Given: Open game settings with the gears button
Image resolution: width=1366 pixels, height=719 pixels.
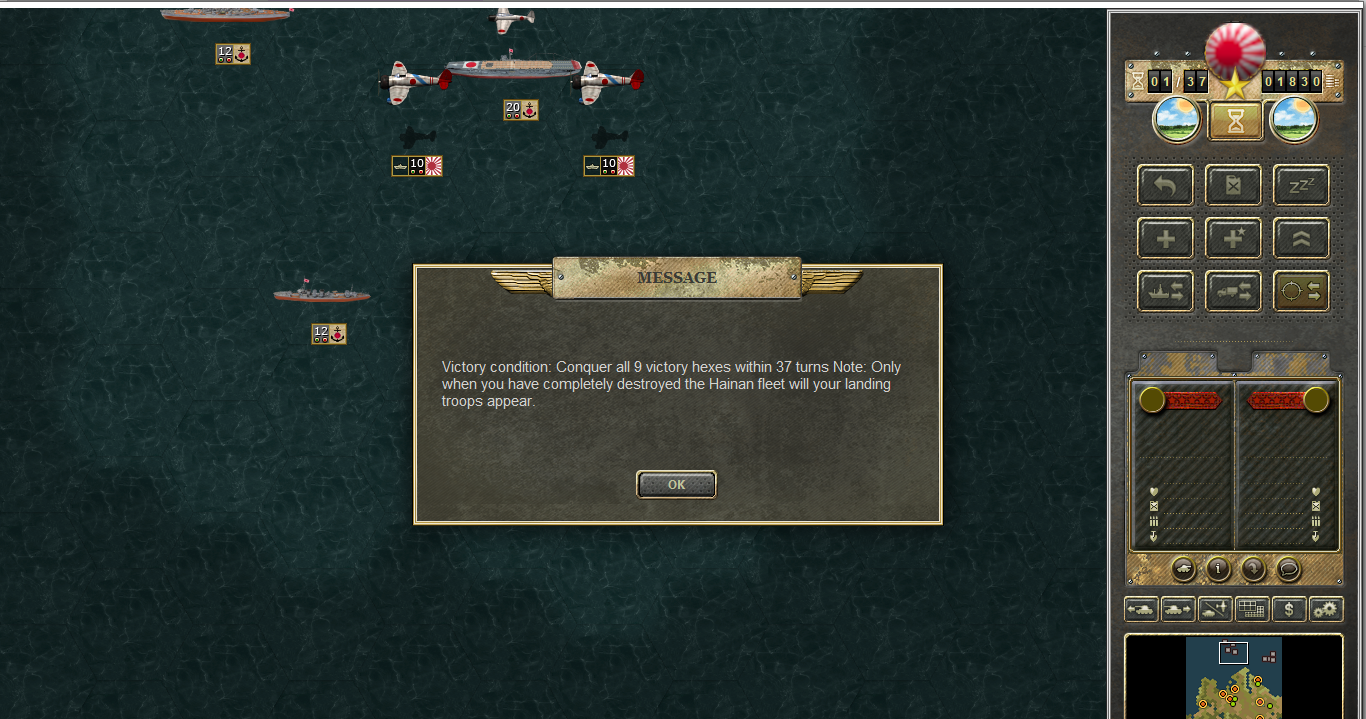Looking at the screenshot, I should [1326, 608].
